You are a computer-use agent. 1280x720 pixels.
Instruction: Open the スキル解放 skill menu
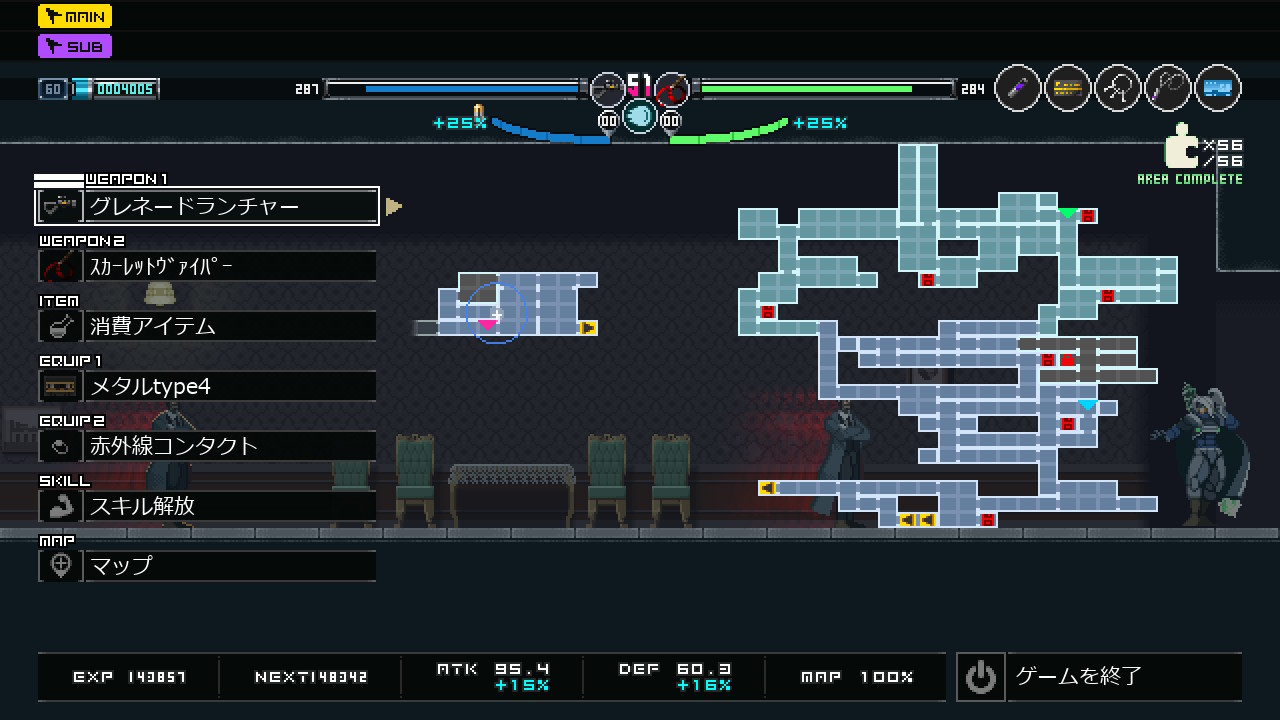207,506
